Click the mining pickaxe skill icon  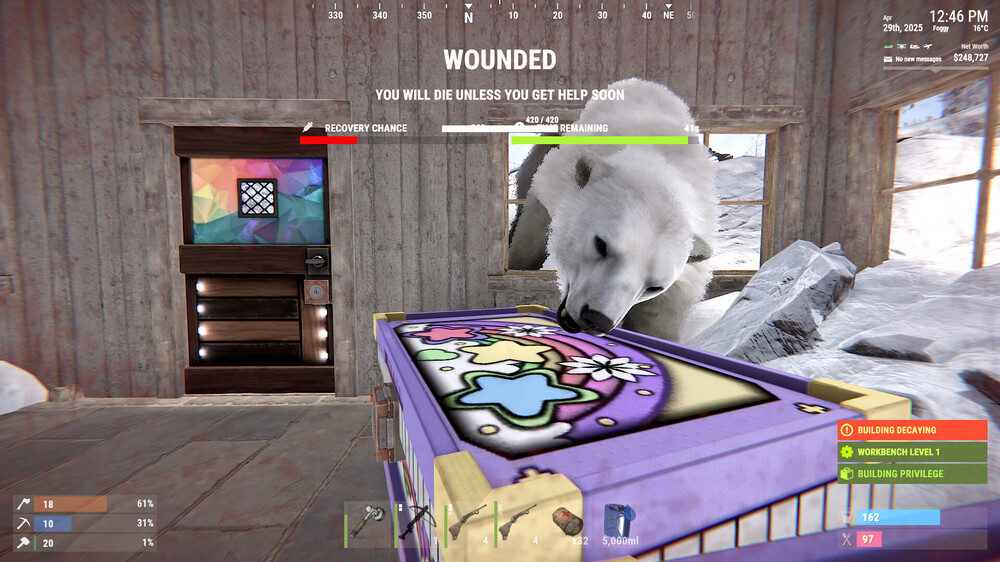point(21,523)
